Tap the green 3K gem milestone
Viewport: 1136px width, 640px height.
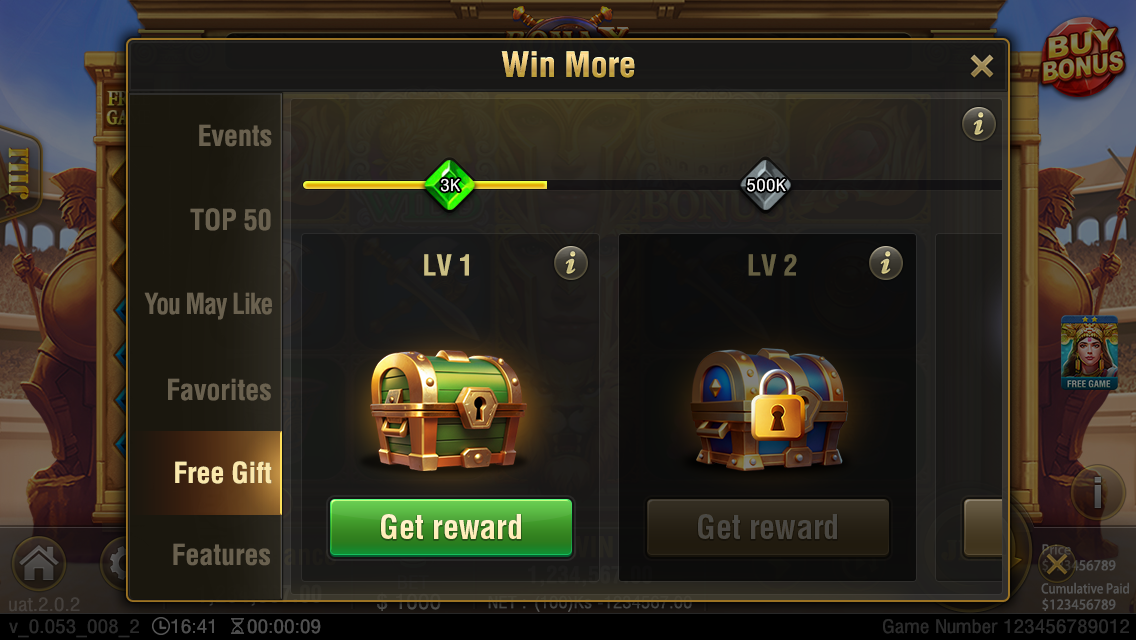pyautogui.click(x=449, y=185)
